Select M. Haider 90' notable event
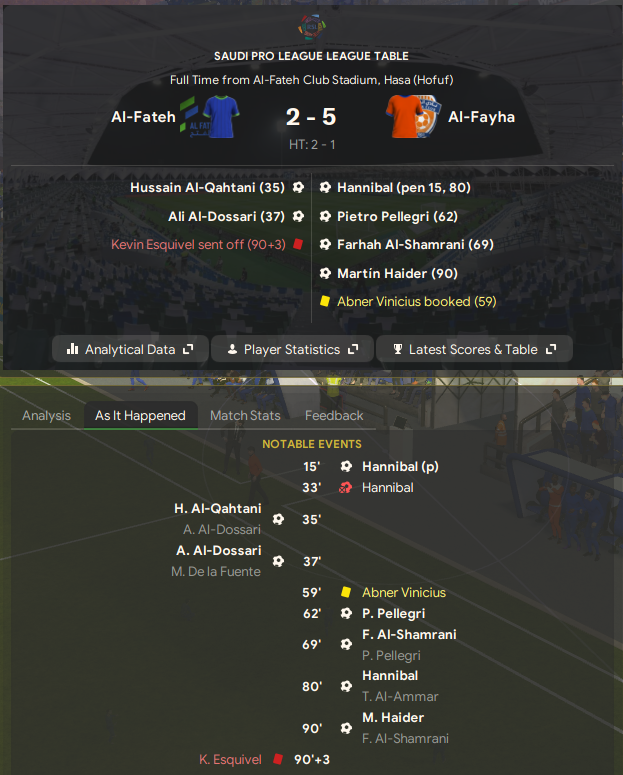 [393, 717]
